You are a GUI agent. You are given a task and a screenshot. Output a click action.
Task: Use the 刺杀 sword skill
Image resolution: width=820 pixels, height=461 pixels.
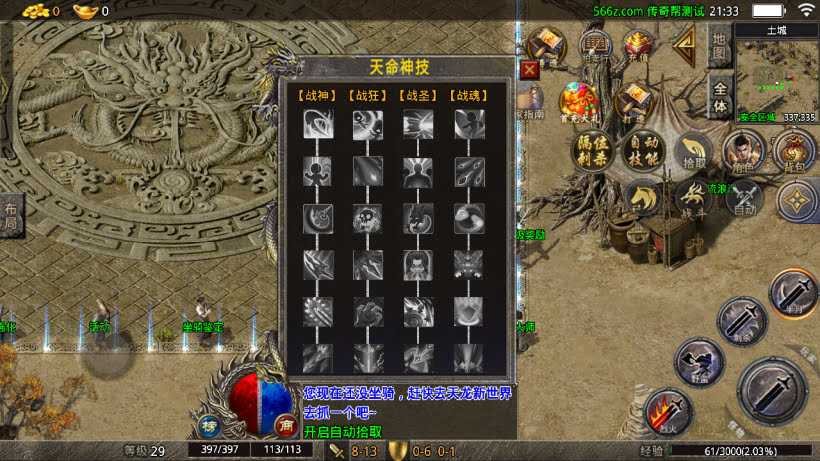(x=742, y=320)
